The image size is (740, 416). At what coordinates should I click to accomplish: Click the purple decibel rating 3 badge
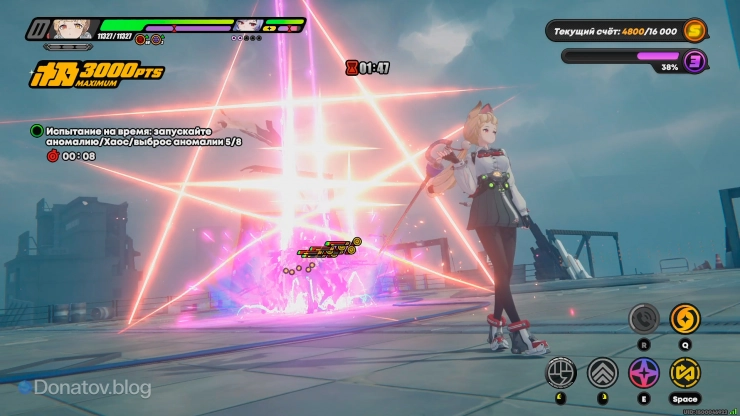coord(693,61)
